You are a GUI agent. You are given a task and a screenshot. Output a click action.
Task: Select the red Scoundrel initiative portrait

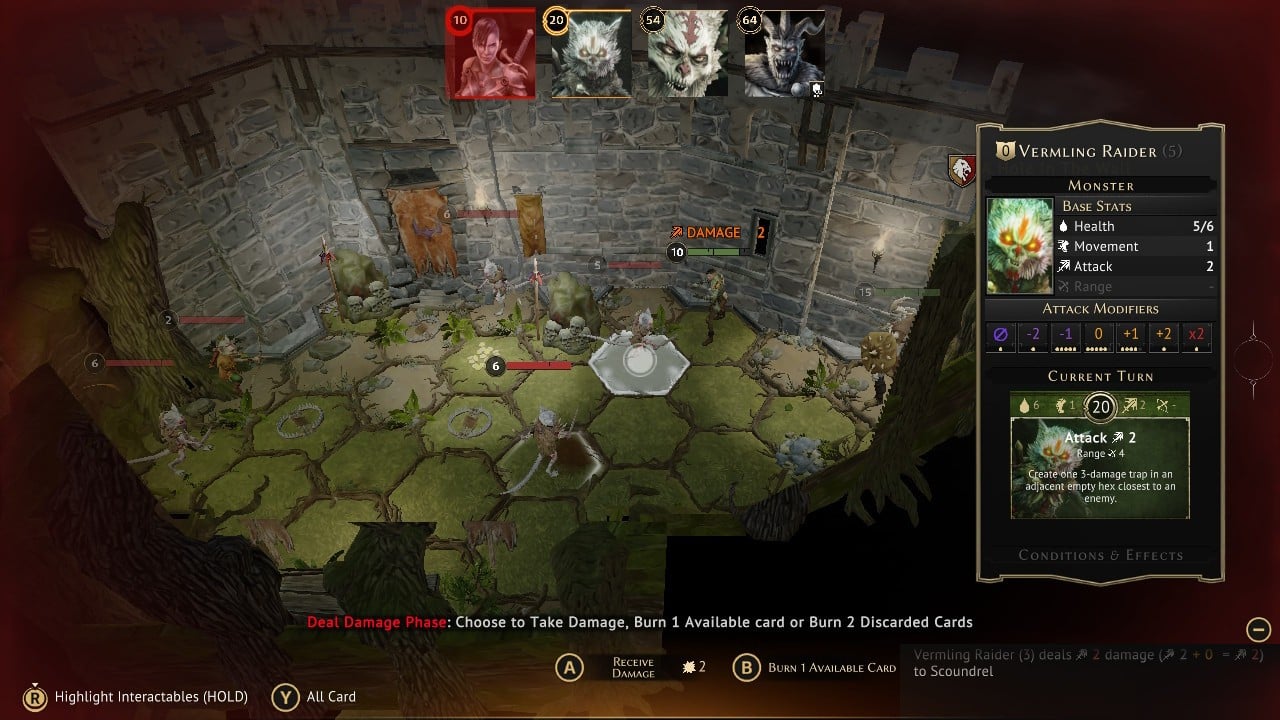pos(489,55)
